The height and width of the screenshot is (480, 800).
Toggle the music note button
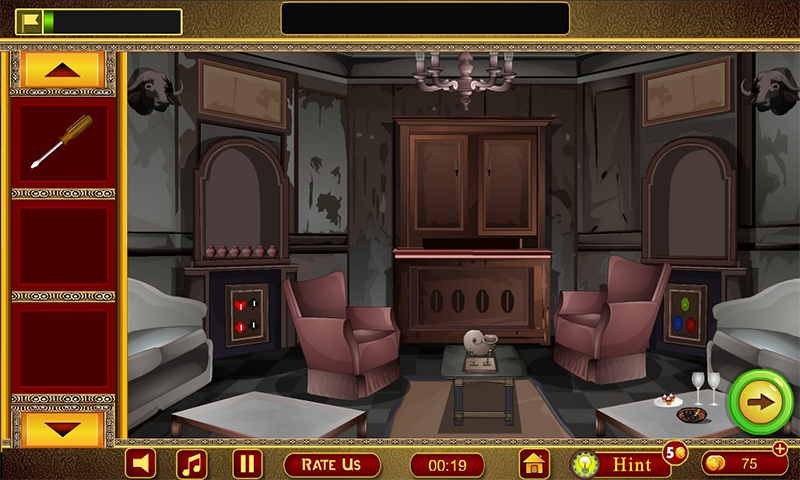pyautogui.click(x=191, y=464)
